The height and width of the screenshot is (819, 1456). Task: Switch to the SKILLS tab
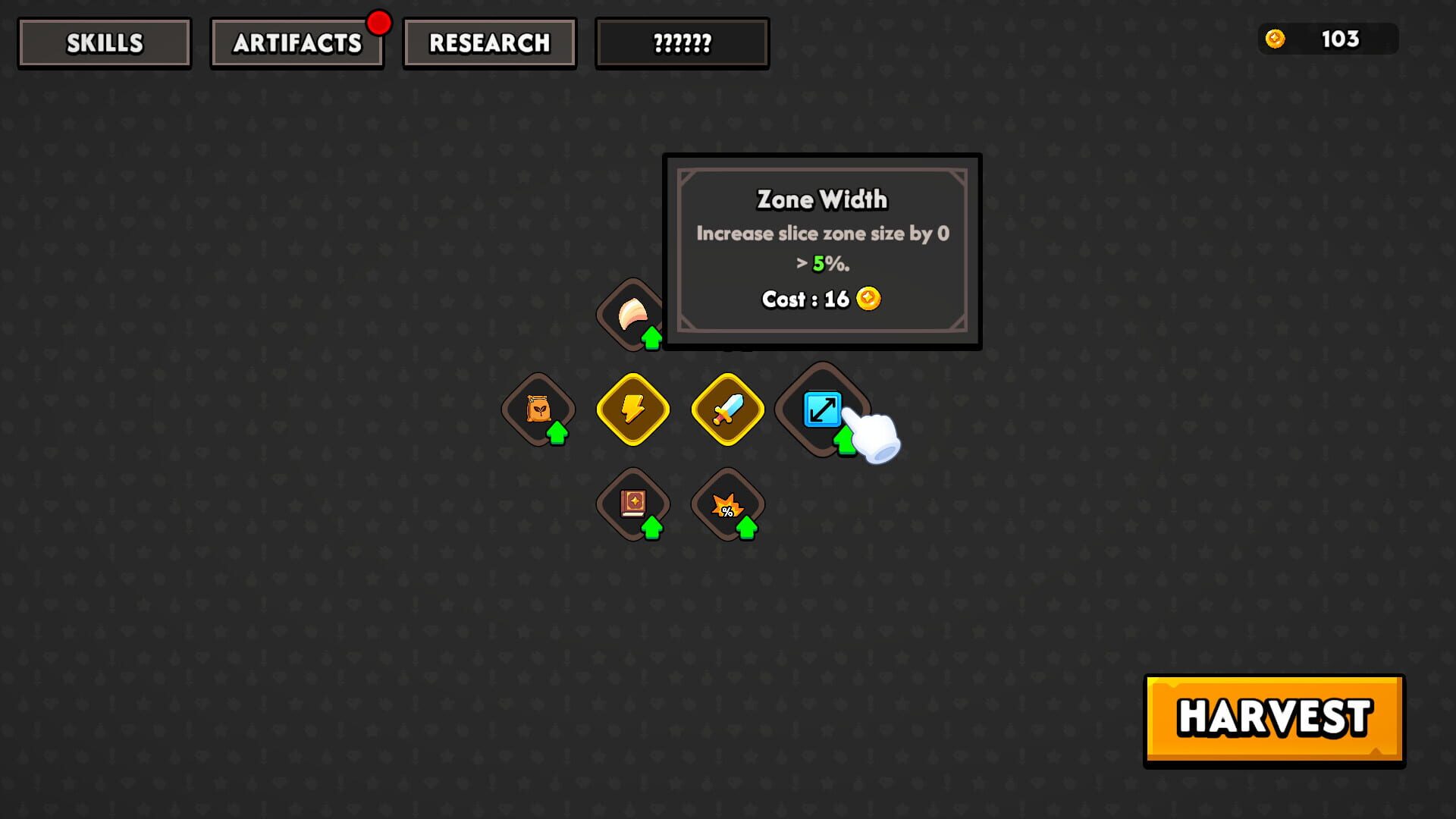coord(103,42)
